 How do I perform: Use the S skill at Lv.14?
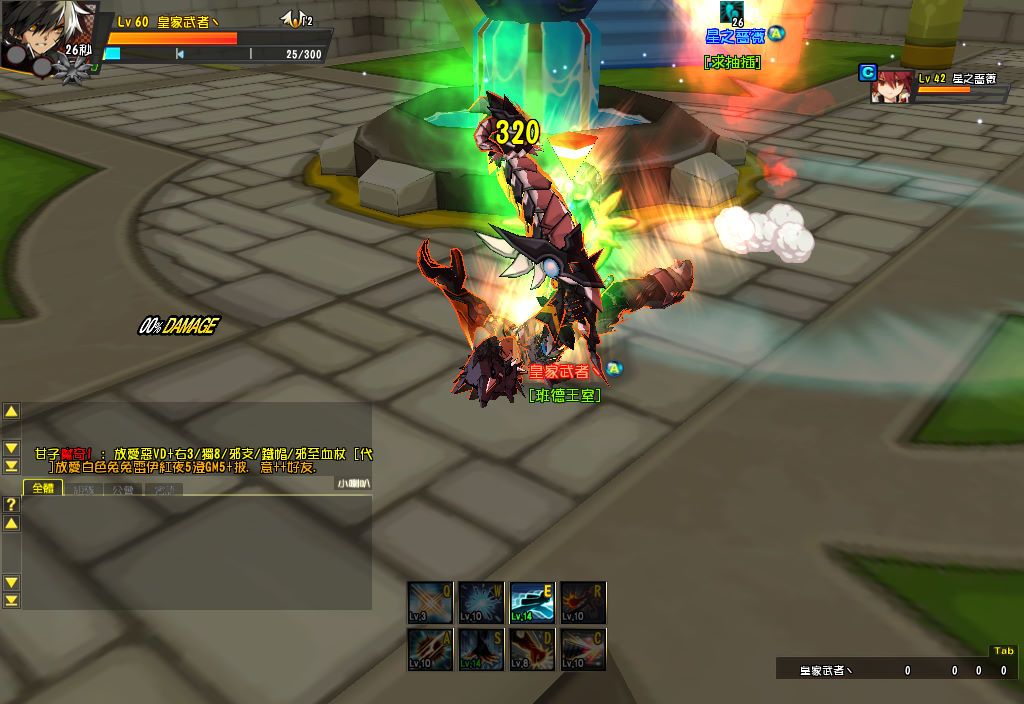pyautogui.click(x=482, y=649)
